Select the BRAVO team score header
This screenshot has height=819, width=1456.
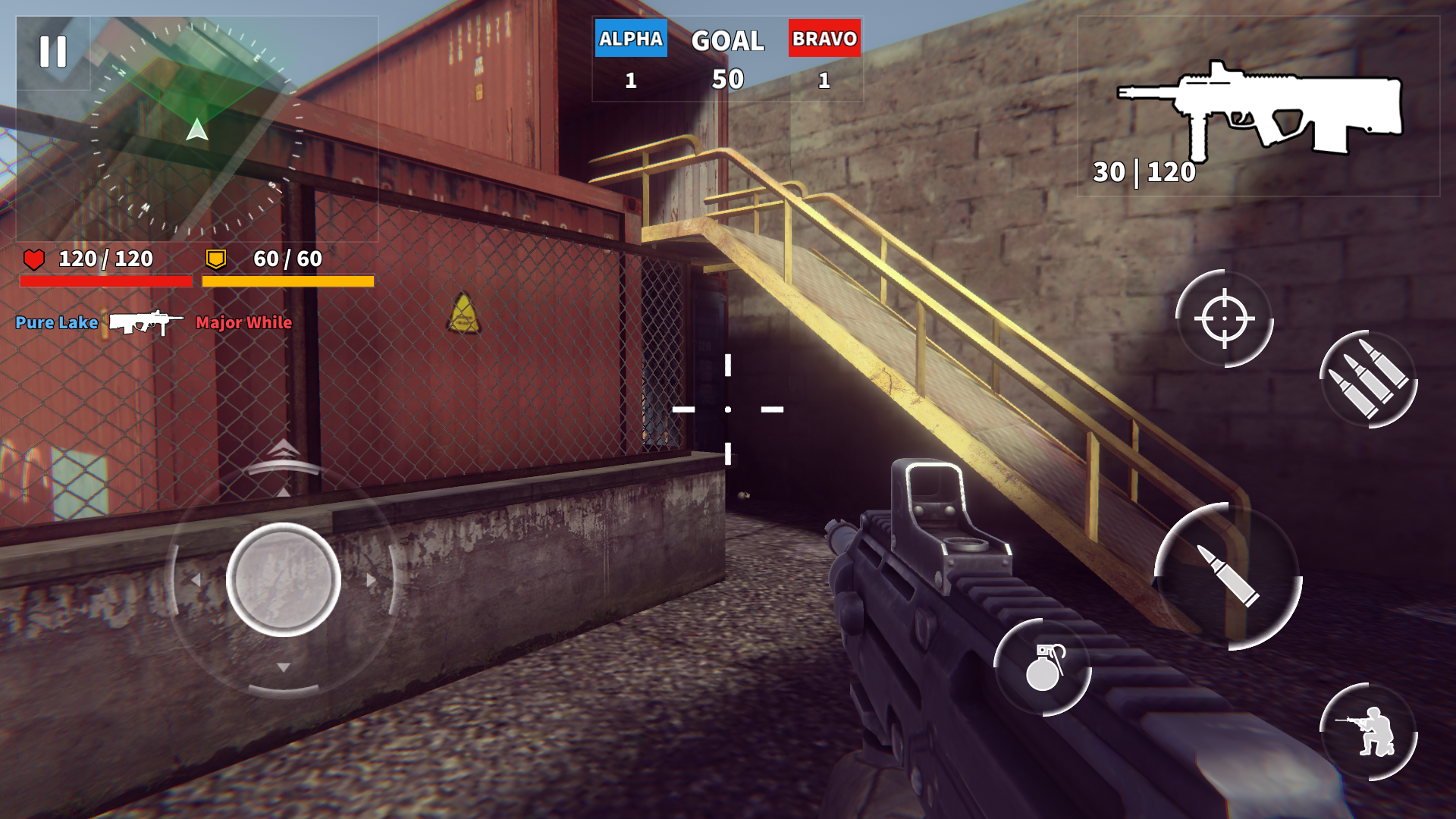tap(826, 36)
